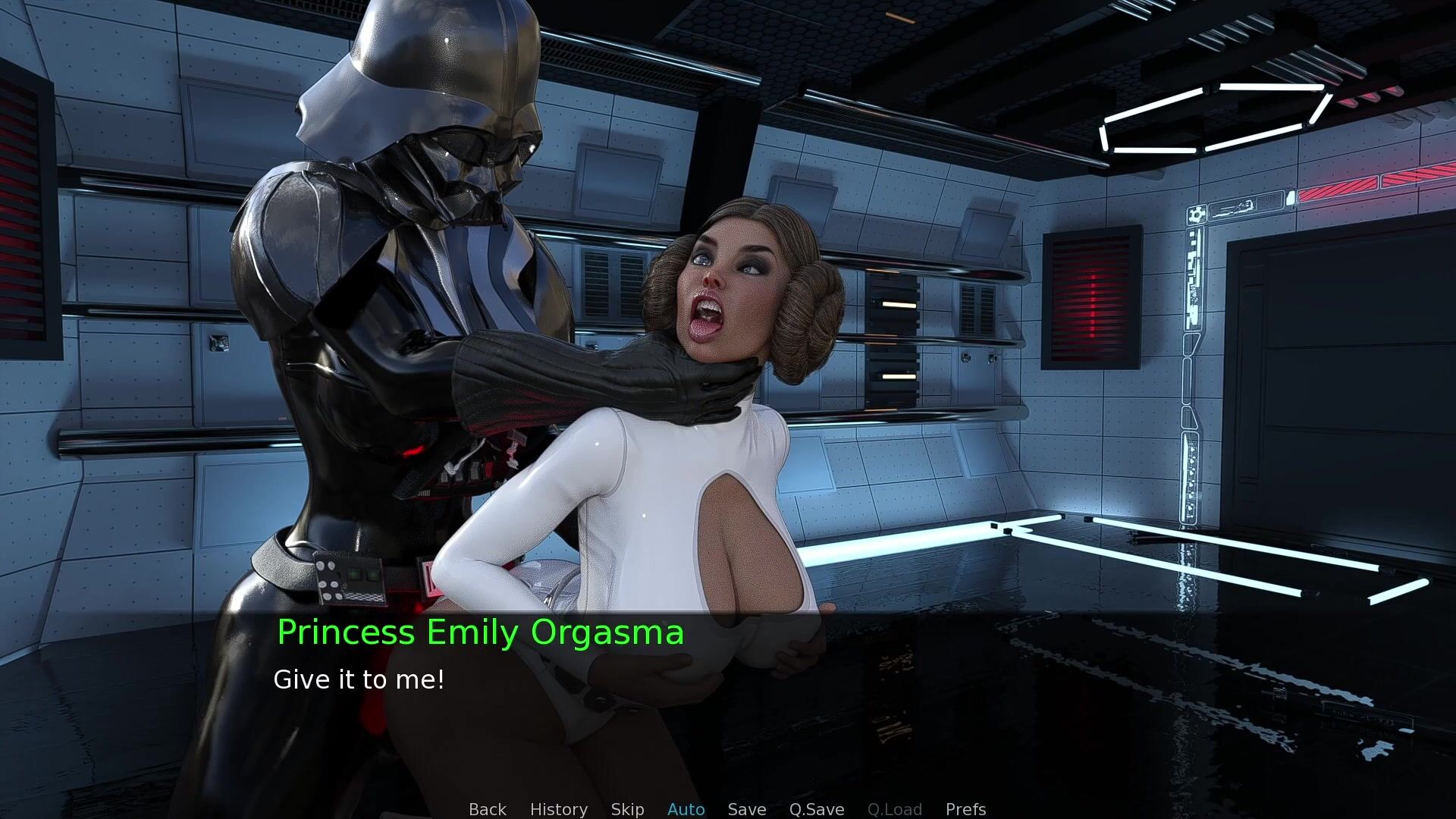The width and height of the screenshot is (1456, 819).
Task: Open the Prefs settings menu
Action: pos(965,809)
